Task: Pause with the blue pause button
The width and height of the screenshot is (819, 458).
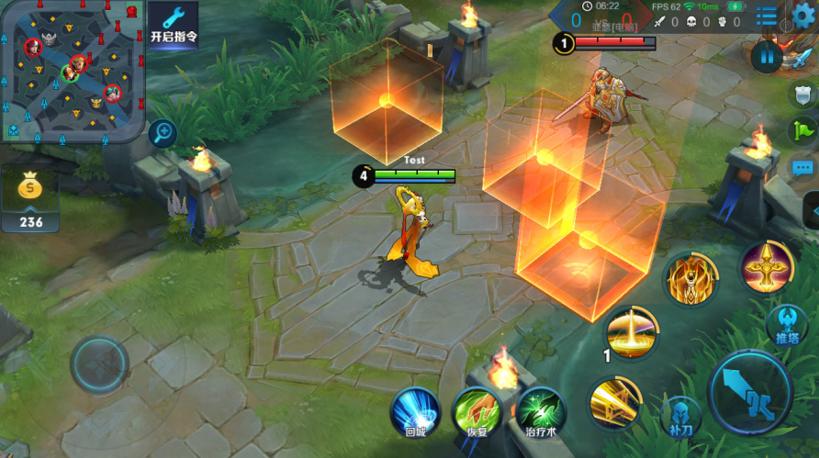Action: [x=767, y=56]
